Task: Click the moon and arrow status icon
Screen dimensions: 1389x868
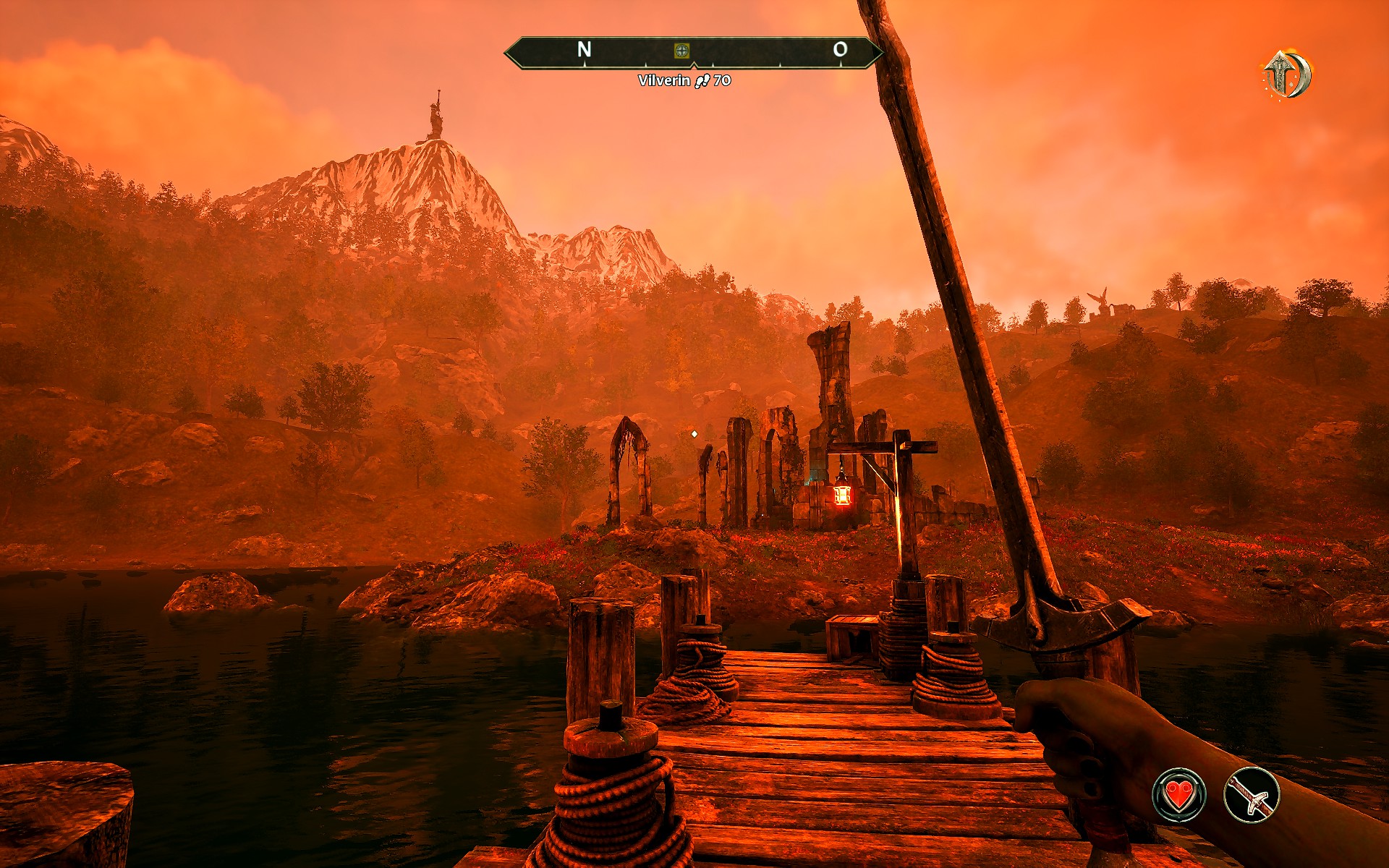Action: coord(1288,75)
